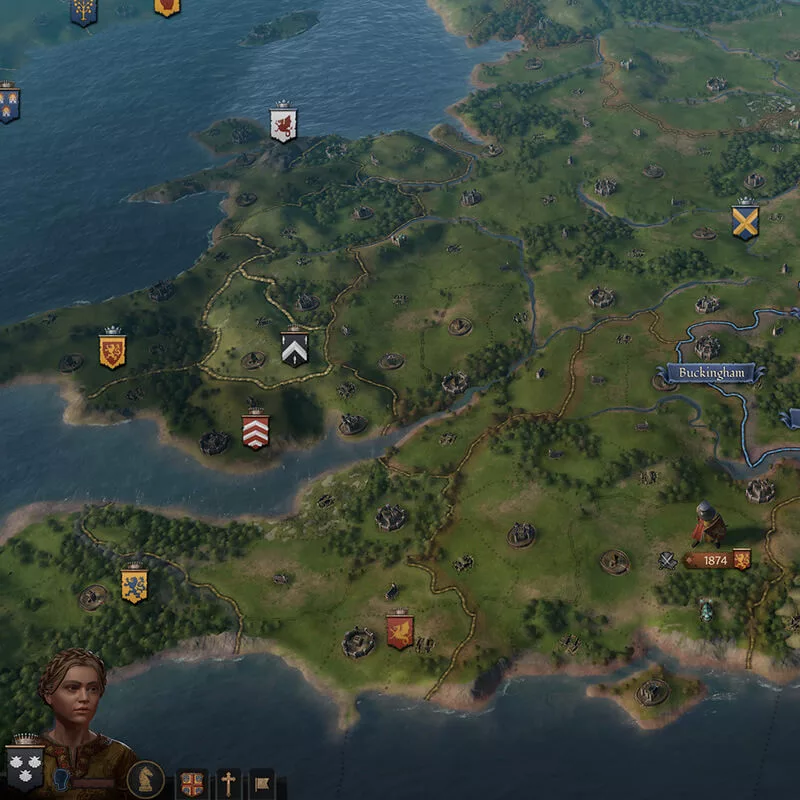Open the quartered realm shield button
The height and width of the screenshot is (800, 800).
pos(192,783)
